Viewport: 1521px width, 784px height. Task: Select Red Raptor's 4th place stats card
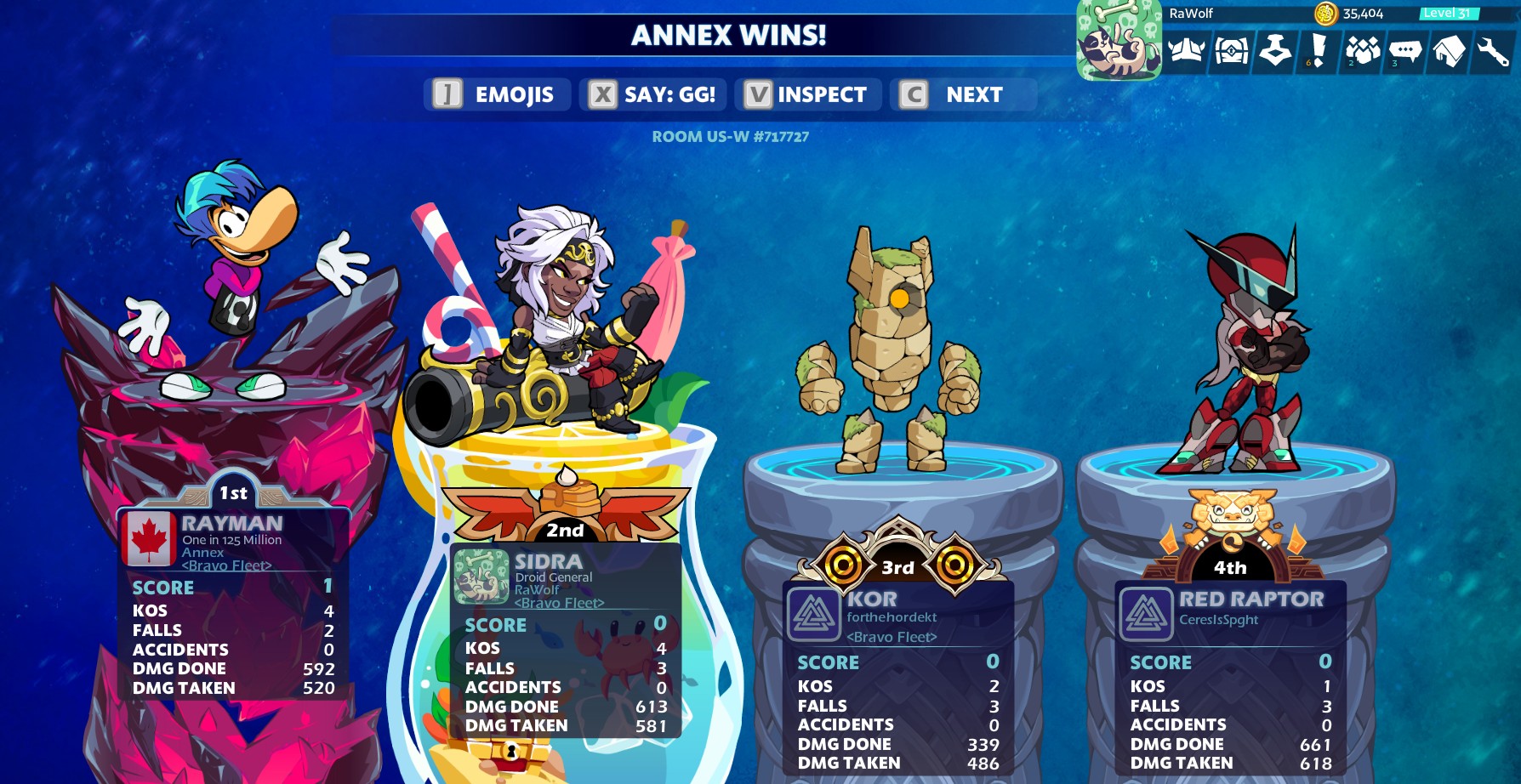pyautogui.click(x=1230, y=678)
